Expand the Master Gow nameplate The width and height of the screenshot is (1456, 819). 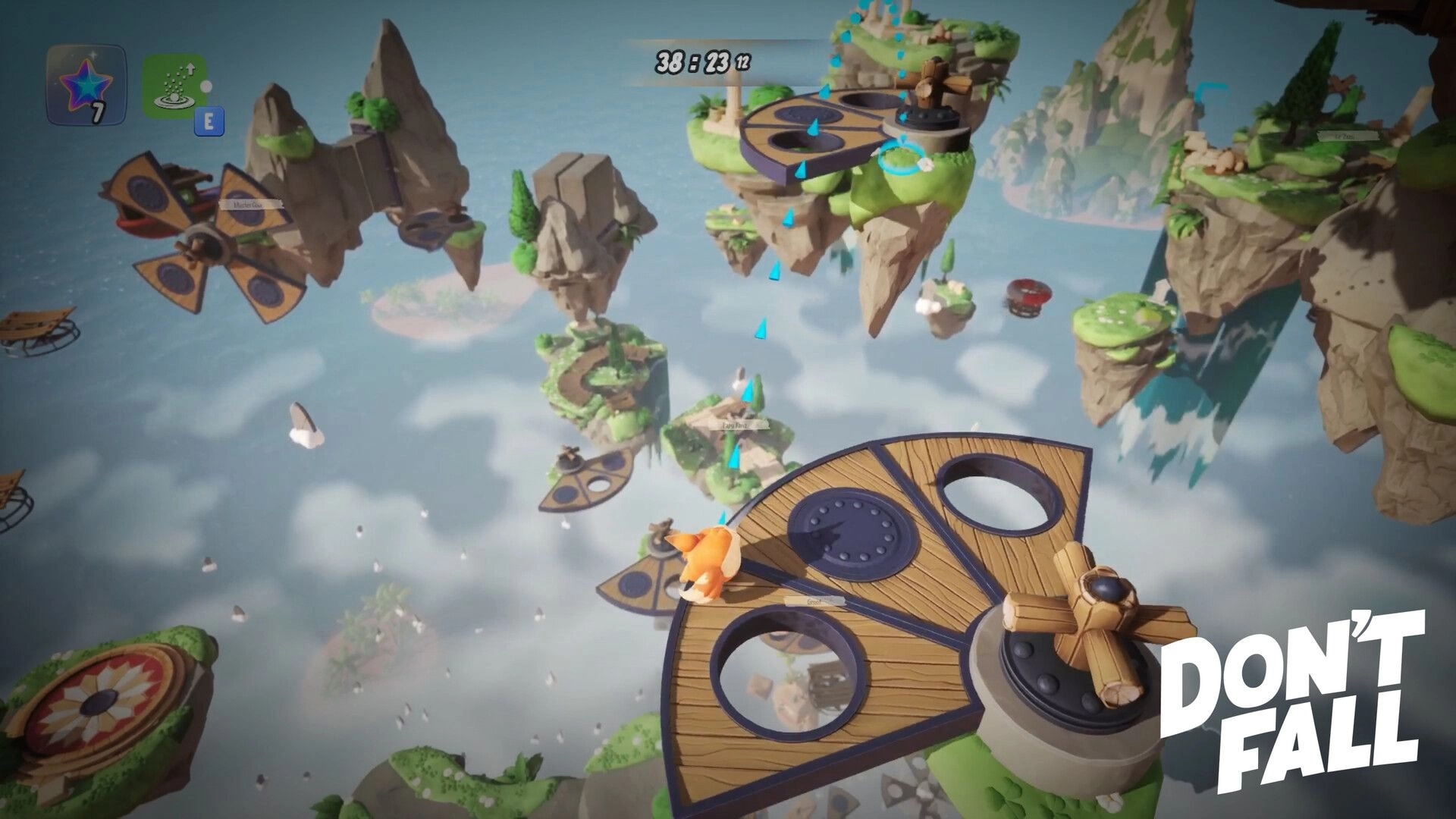point(248,205)
